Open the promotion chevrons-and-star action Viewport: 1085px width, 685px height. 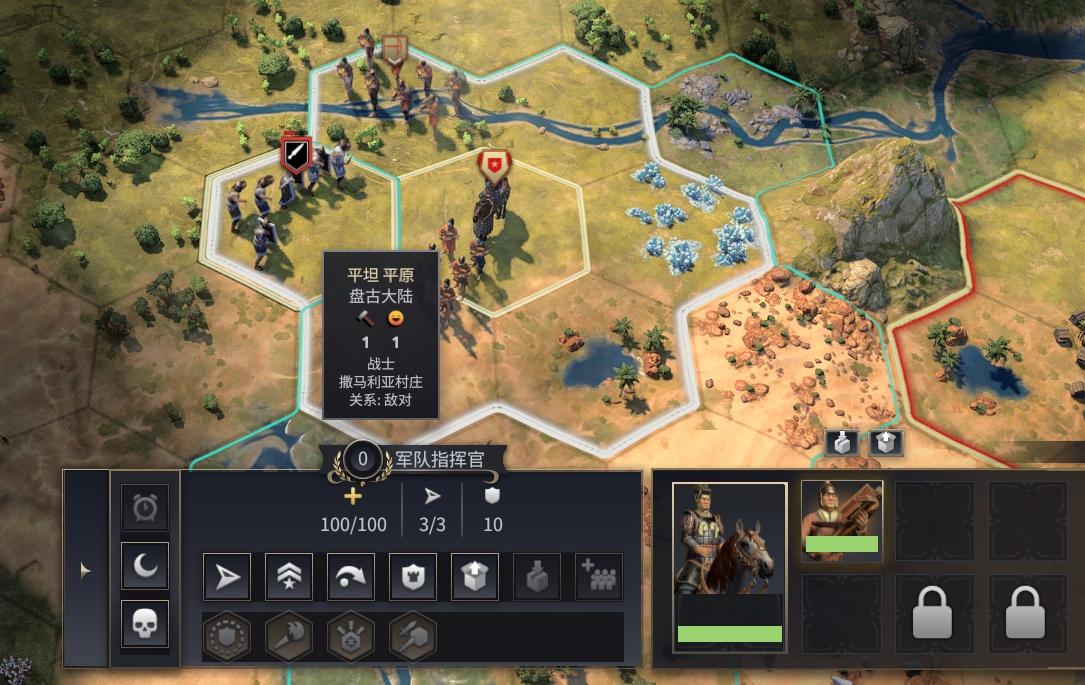[x=289, y=576]
